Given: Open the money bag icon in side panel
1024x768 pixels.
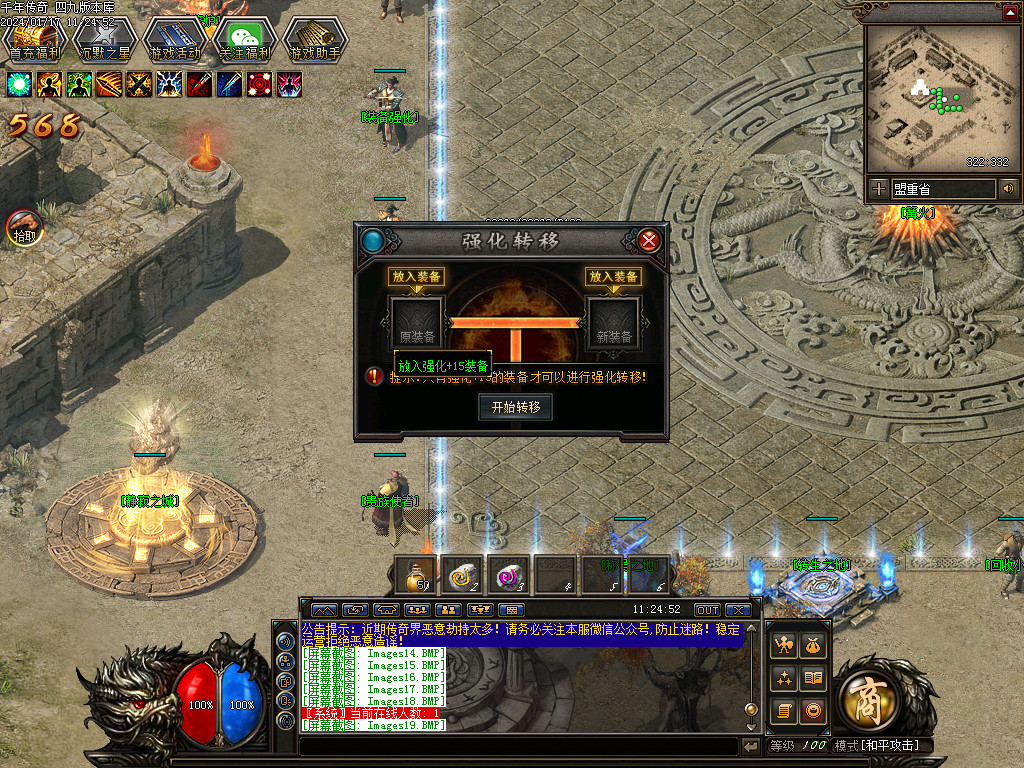Looking at the screenshot, I should pyautogui.click(x=815, y=646).
